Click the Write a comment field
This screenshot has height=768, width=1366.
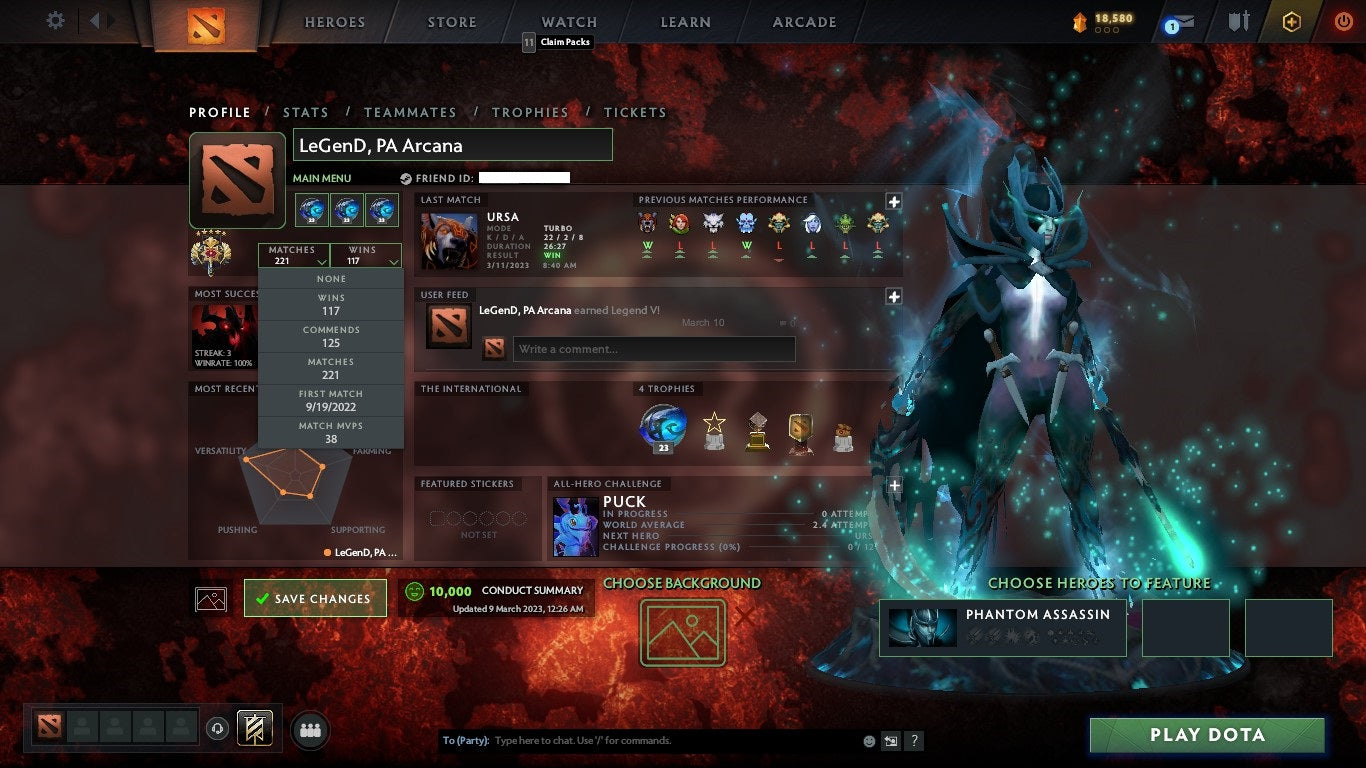point(654,349)
